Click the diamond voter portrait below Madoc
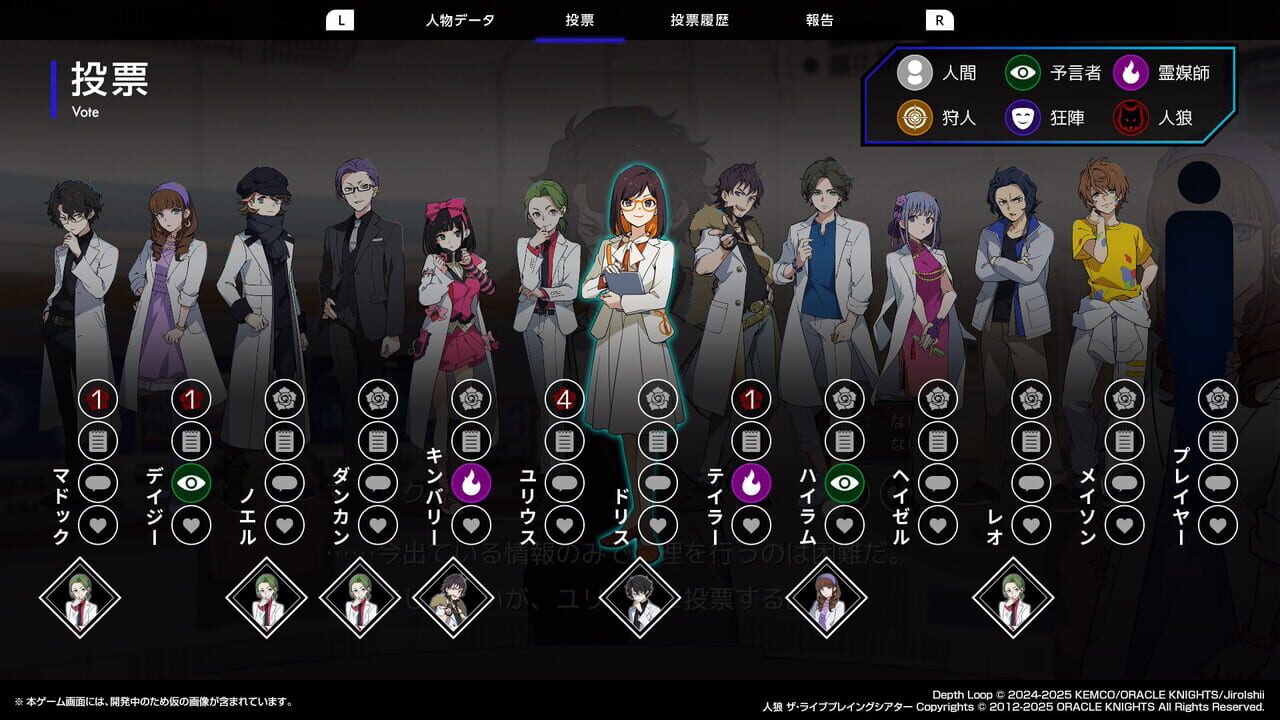 (x=82, y=598)
